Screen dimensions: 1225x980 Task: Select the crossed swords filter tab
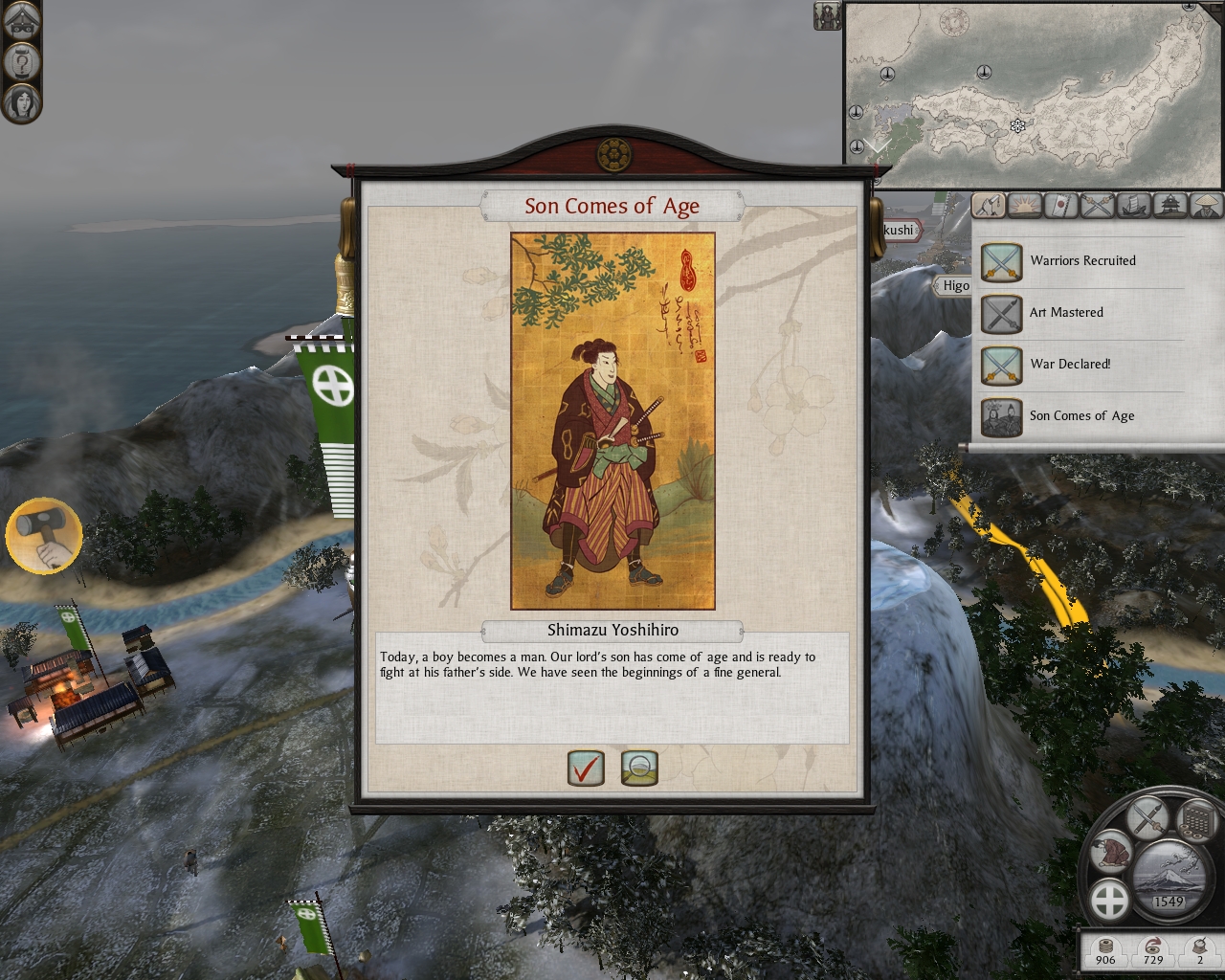[x=1099, y=205]
